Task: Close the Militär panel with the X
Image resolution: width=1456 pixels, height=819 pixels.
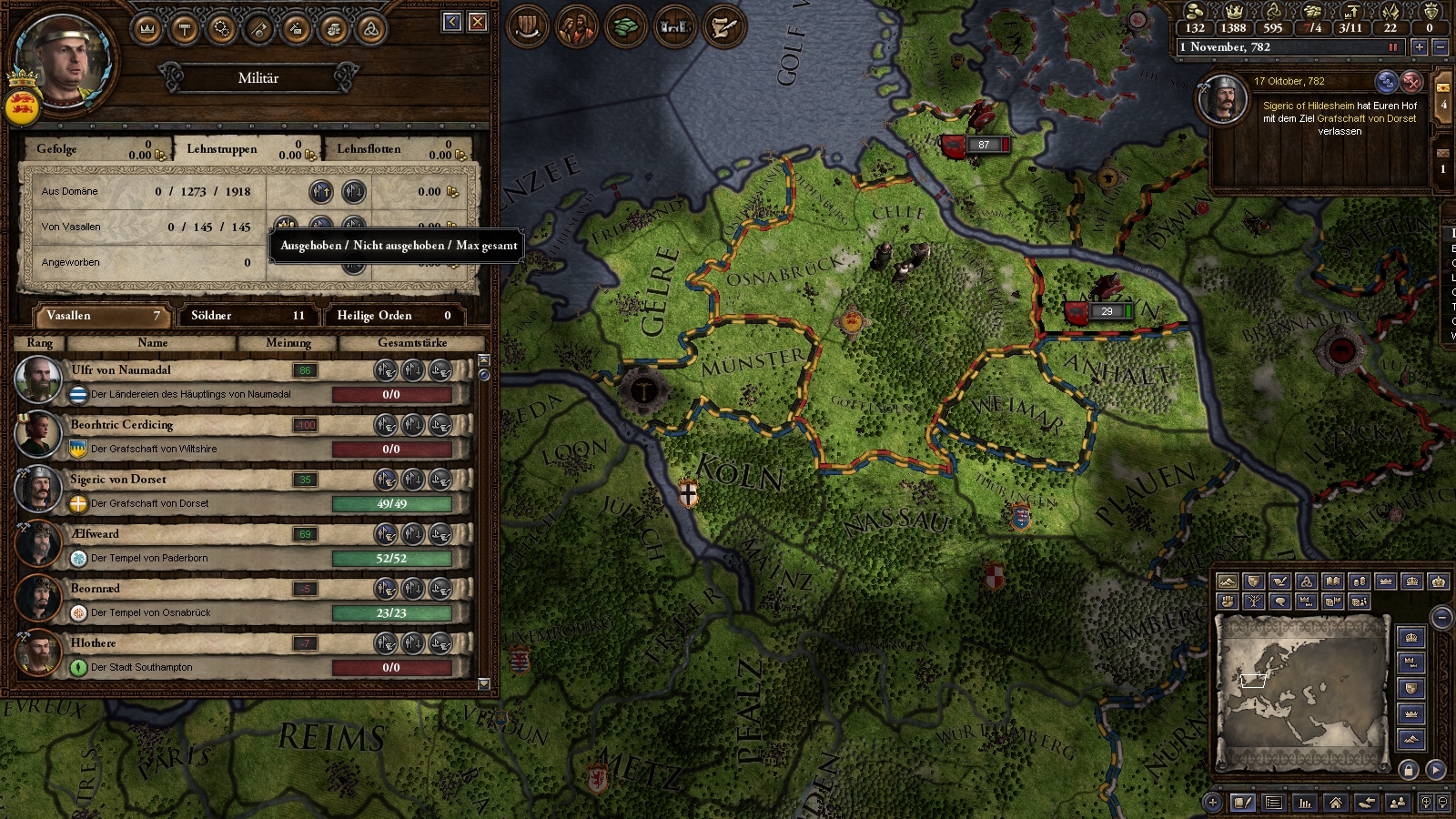Action: (x=478, y=22)
